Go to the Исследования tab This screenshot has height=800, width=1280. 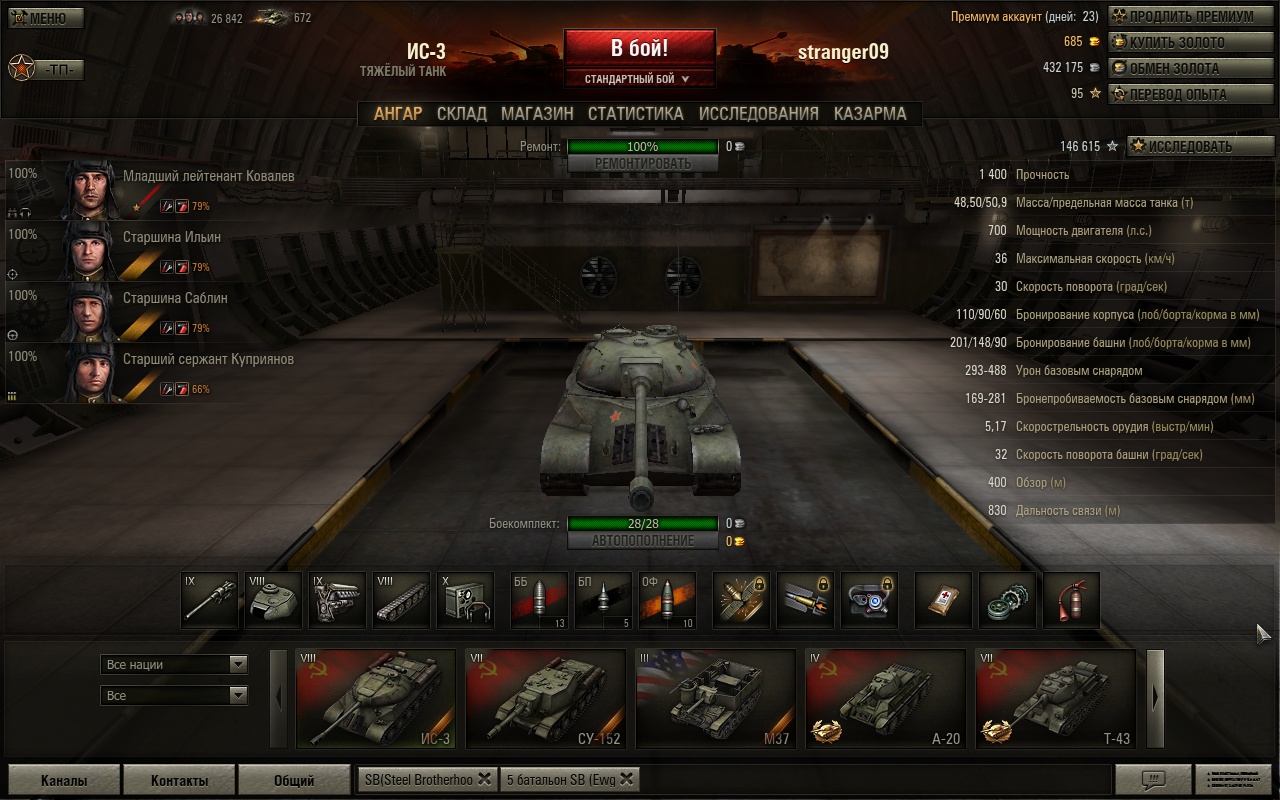758,114
